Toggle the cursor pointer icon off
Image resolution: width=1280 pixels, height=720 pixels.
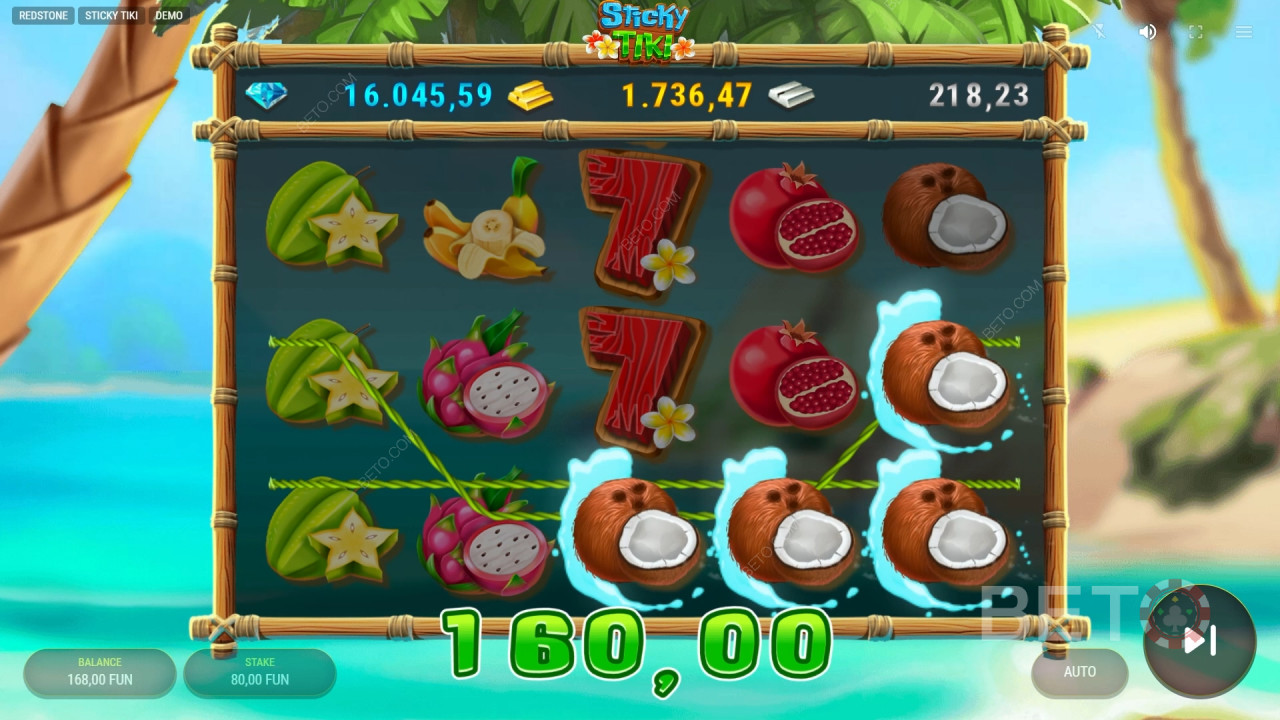(1099, 31)
